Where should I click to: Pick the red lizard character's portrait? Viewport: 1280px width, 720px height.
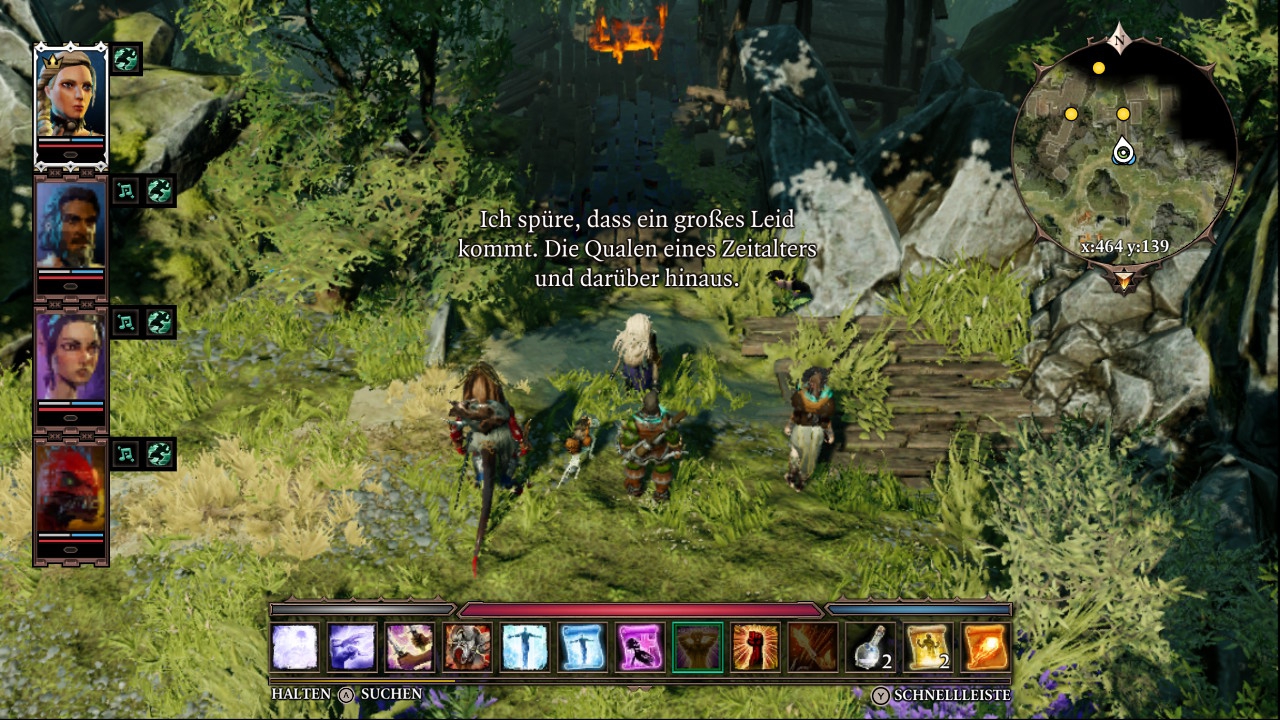point(71,490)
